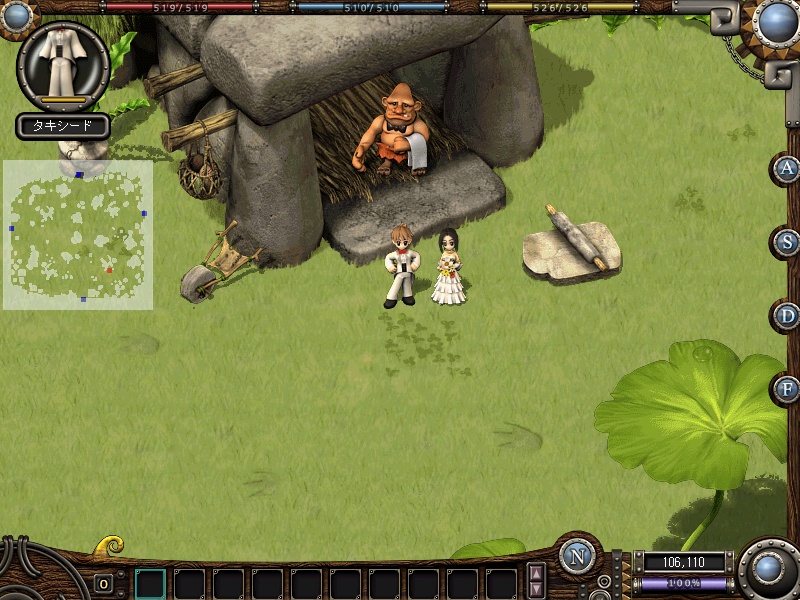This screenshot has width=800, height=600.
Task: Click the small 0 counter box
Action: (104, 584)
